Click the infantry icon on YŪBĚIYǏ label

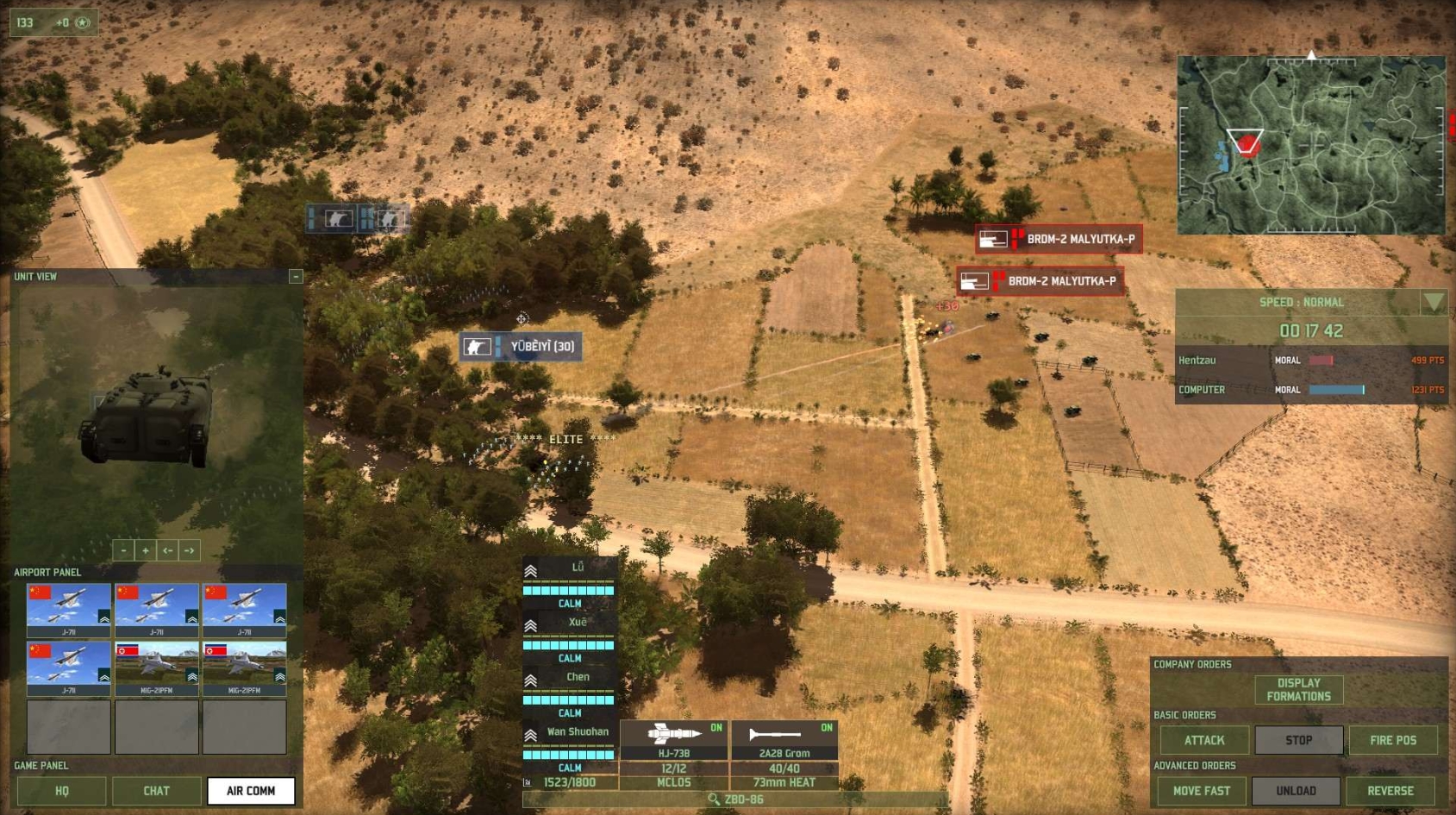[478, 345]
